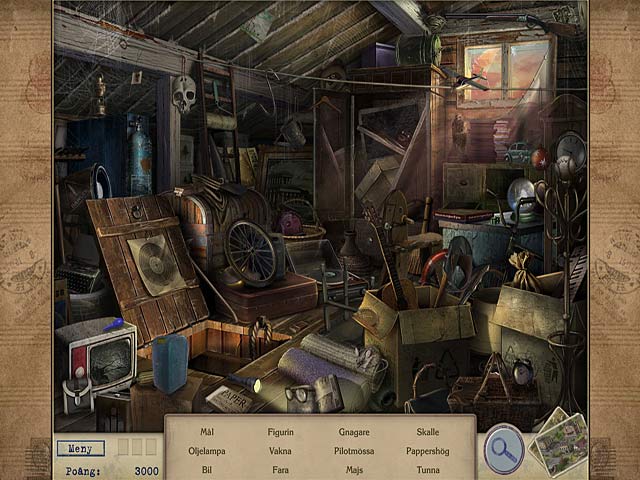Click the 'Bil' list entry
This screenshot has width=640, height=480.
206,469
